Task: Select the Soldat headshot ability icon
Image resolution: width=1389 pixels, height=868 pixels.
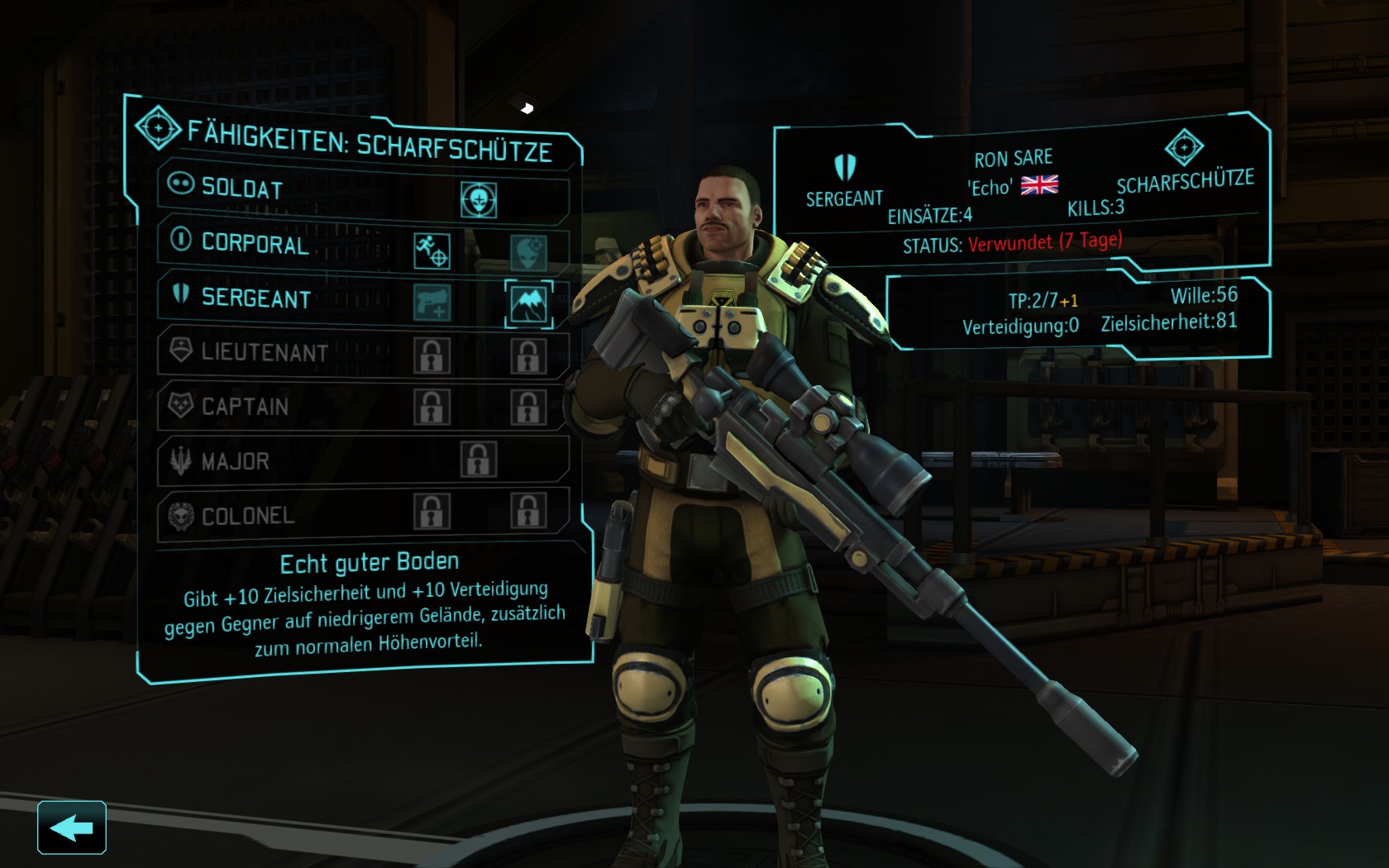Action: [479, 200]
